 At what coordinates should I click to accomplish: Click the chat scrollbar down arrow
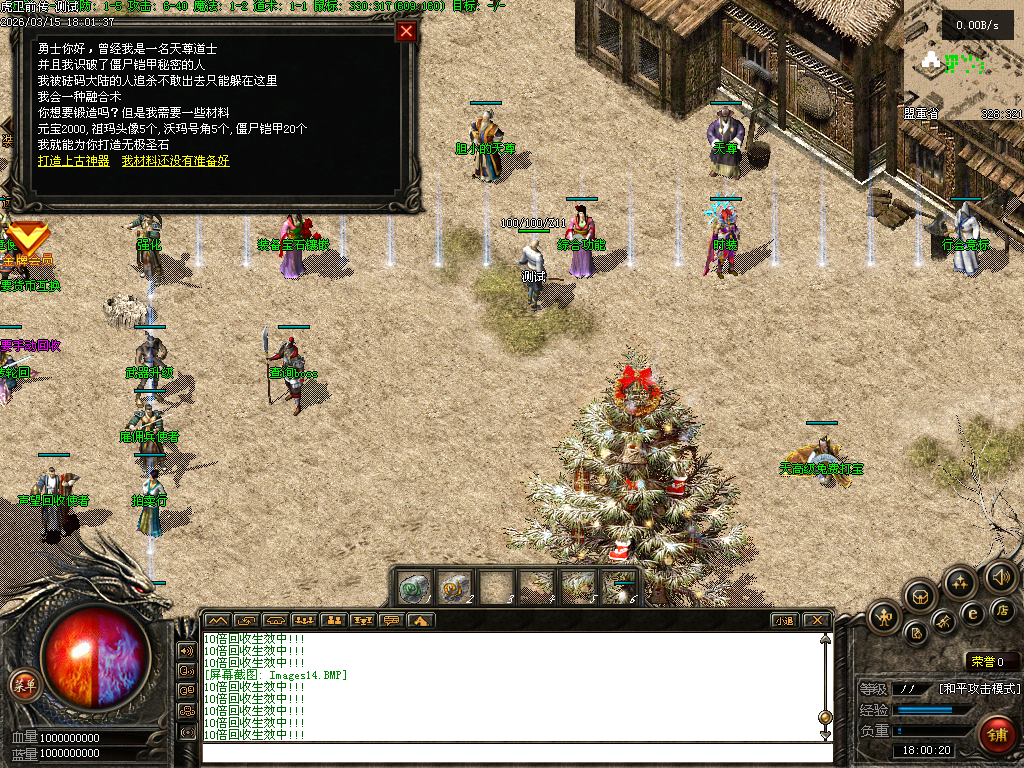point(825,735)
